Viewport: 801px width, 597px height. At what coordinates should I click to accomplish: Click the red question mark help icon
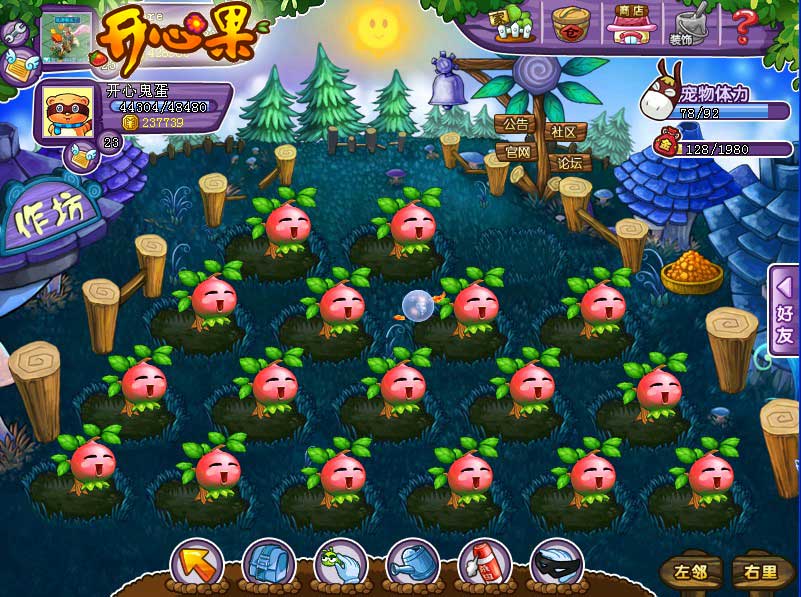click(742, 24)
